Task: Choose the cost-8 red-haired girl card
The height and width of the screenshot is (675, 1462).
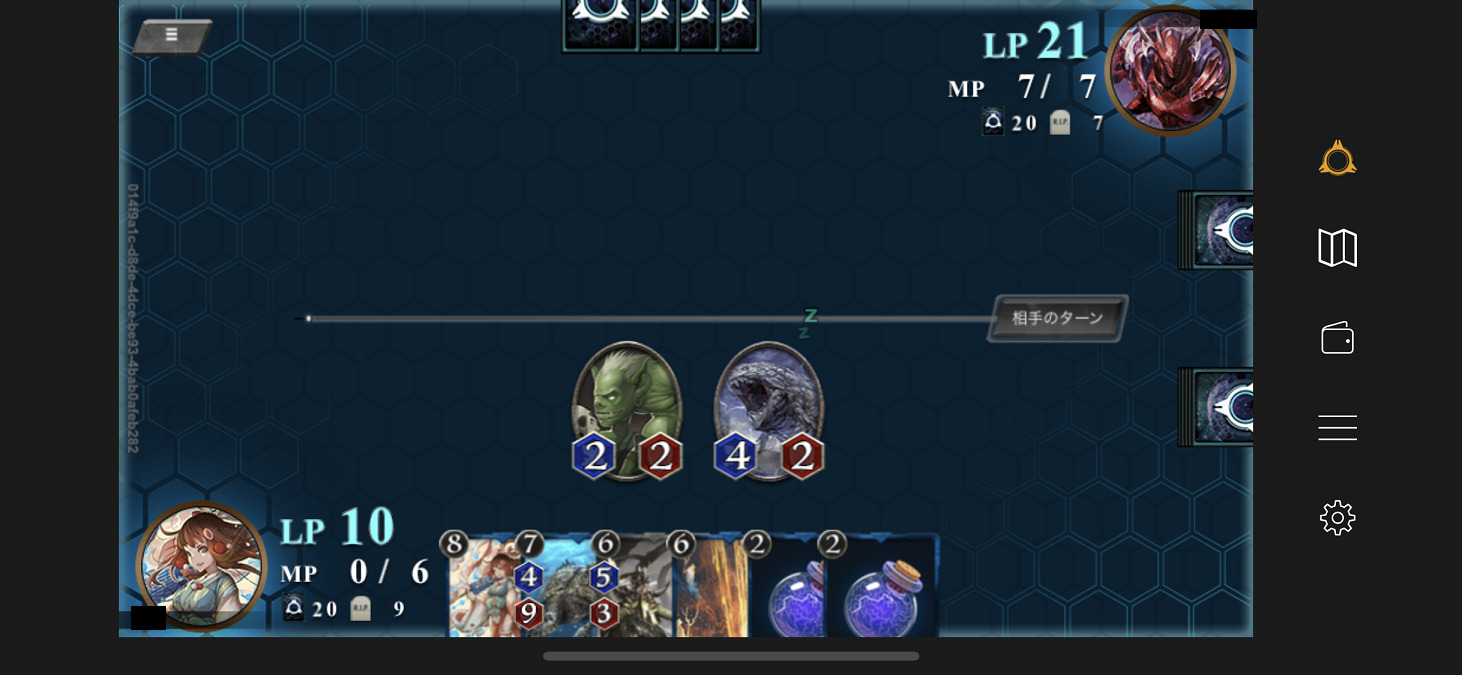Action: [x=482, y=590]
